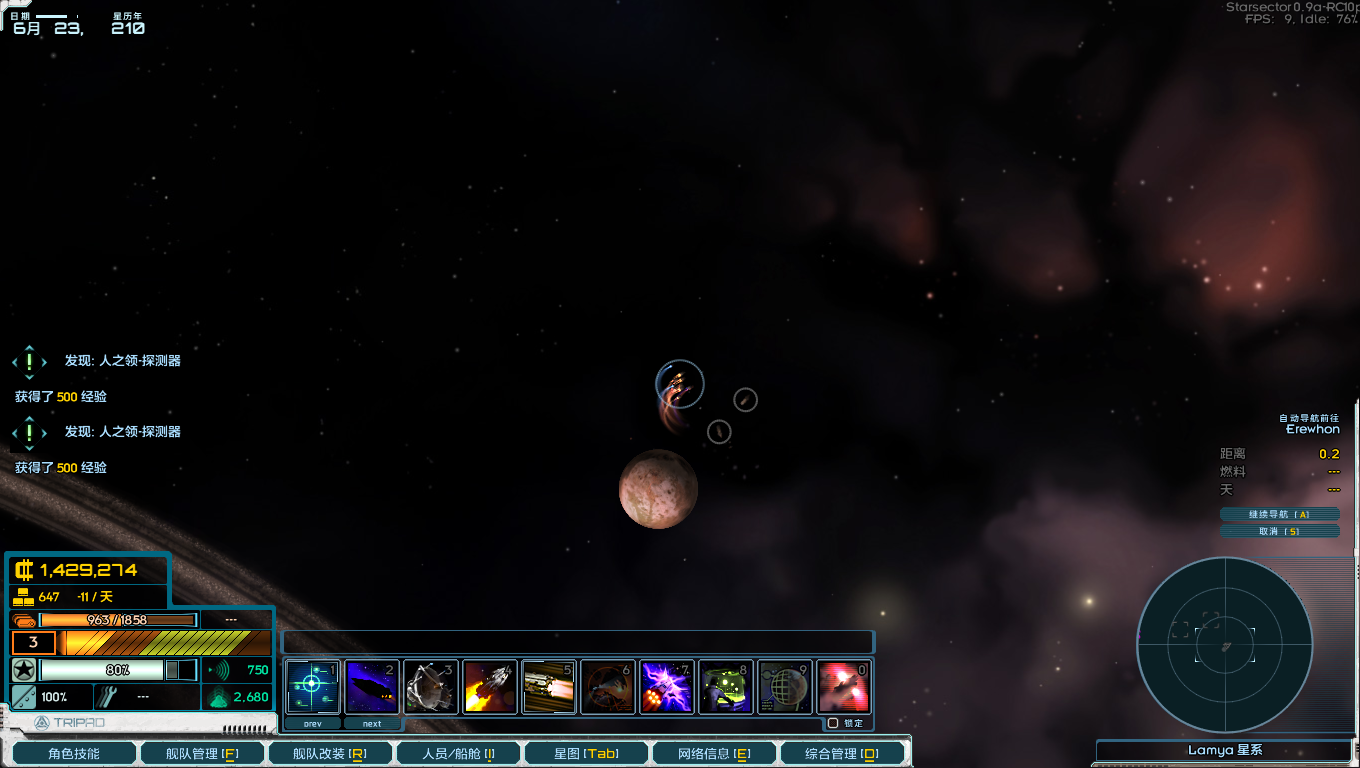This screenshot has height=768, width=1360.
Task: Activate the Active Sensor Burst ability in slot 1
Action: (313, 686)
